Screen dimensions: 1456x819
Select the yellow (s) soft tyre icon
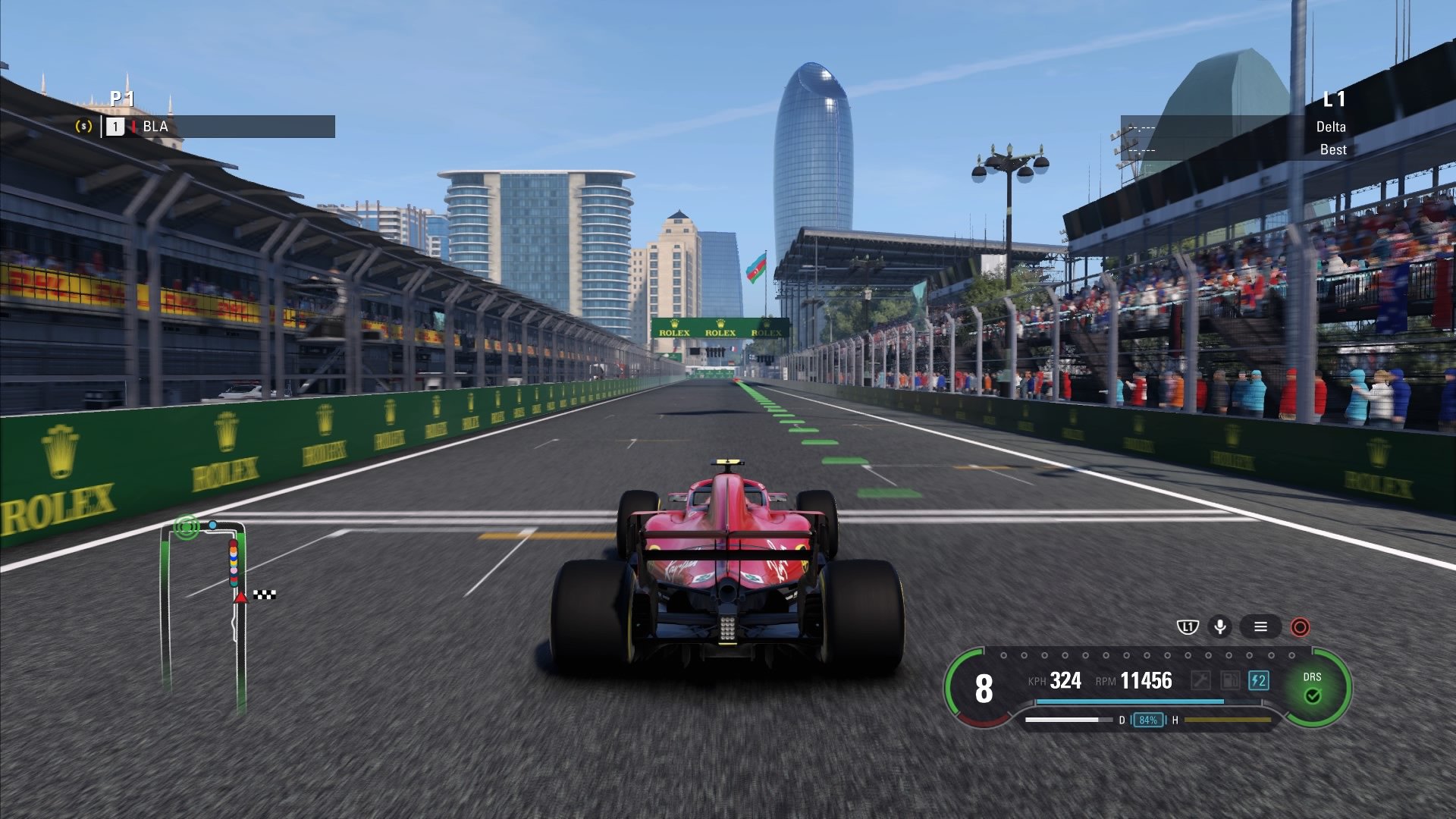click(x=86, y=127)
